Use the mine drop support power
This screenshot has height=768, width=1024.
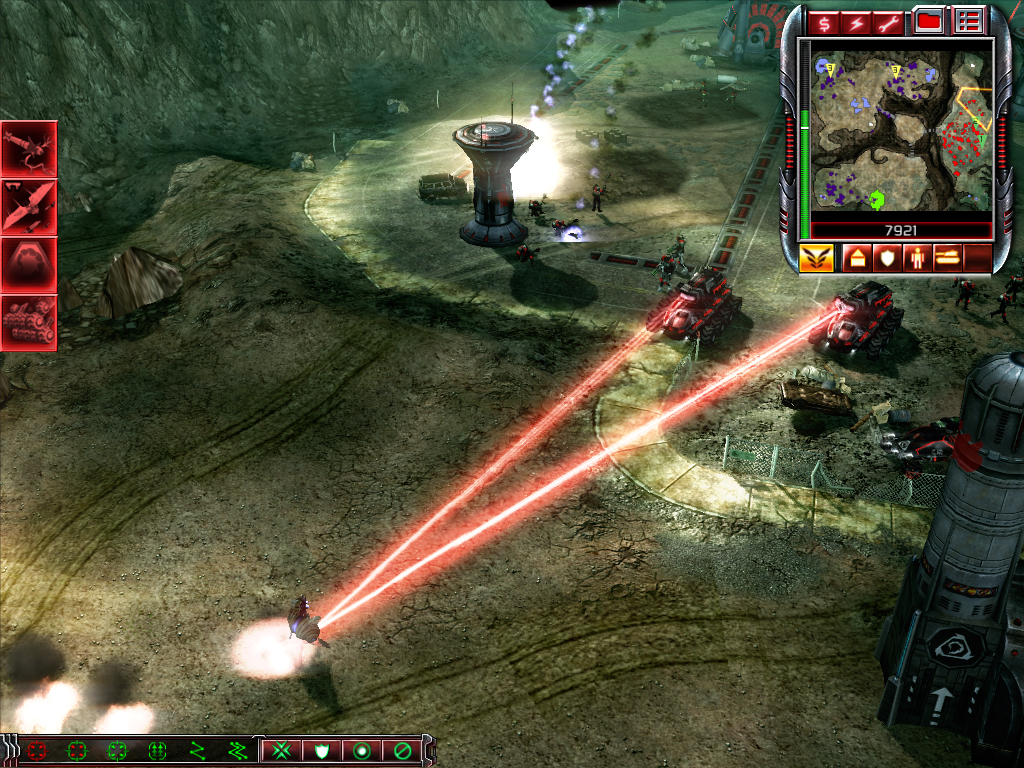tap(29, 263)
